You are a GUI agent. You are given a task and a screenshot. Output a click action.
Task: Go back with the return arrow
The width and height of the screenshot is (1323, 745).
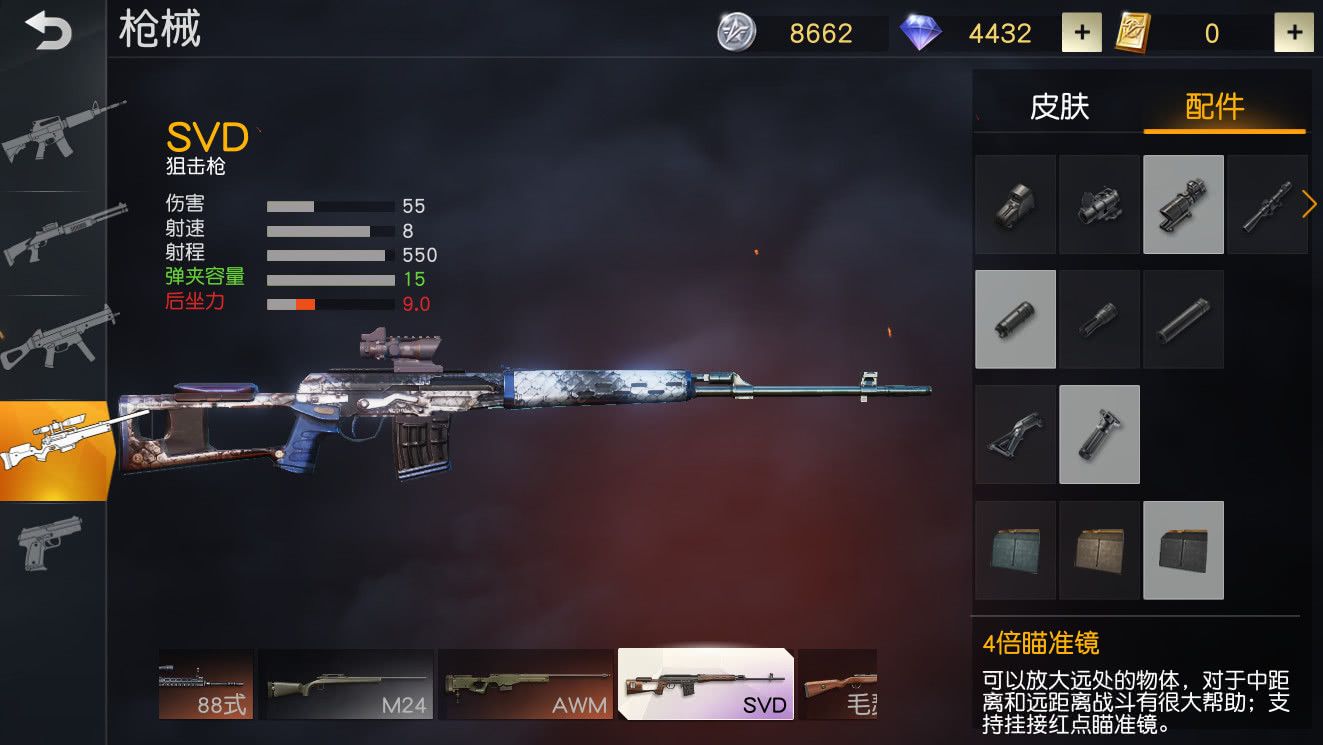click(x=49, y=30)
